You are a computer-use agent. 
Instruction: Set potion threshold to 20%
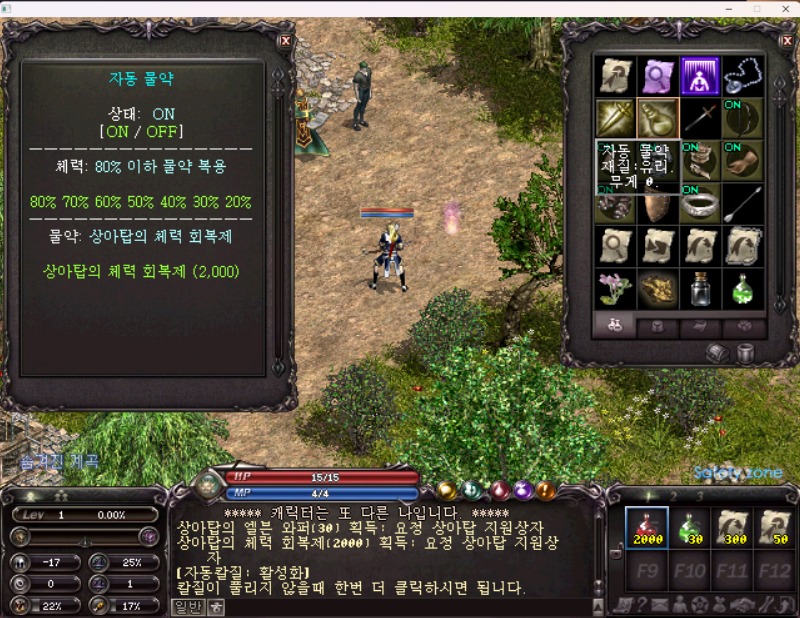238,201
